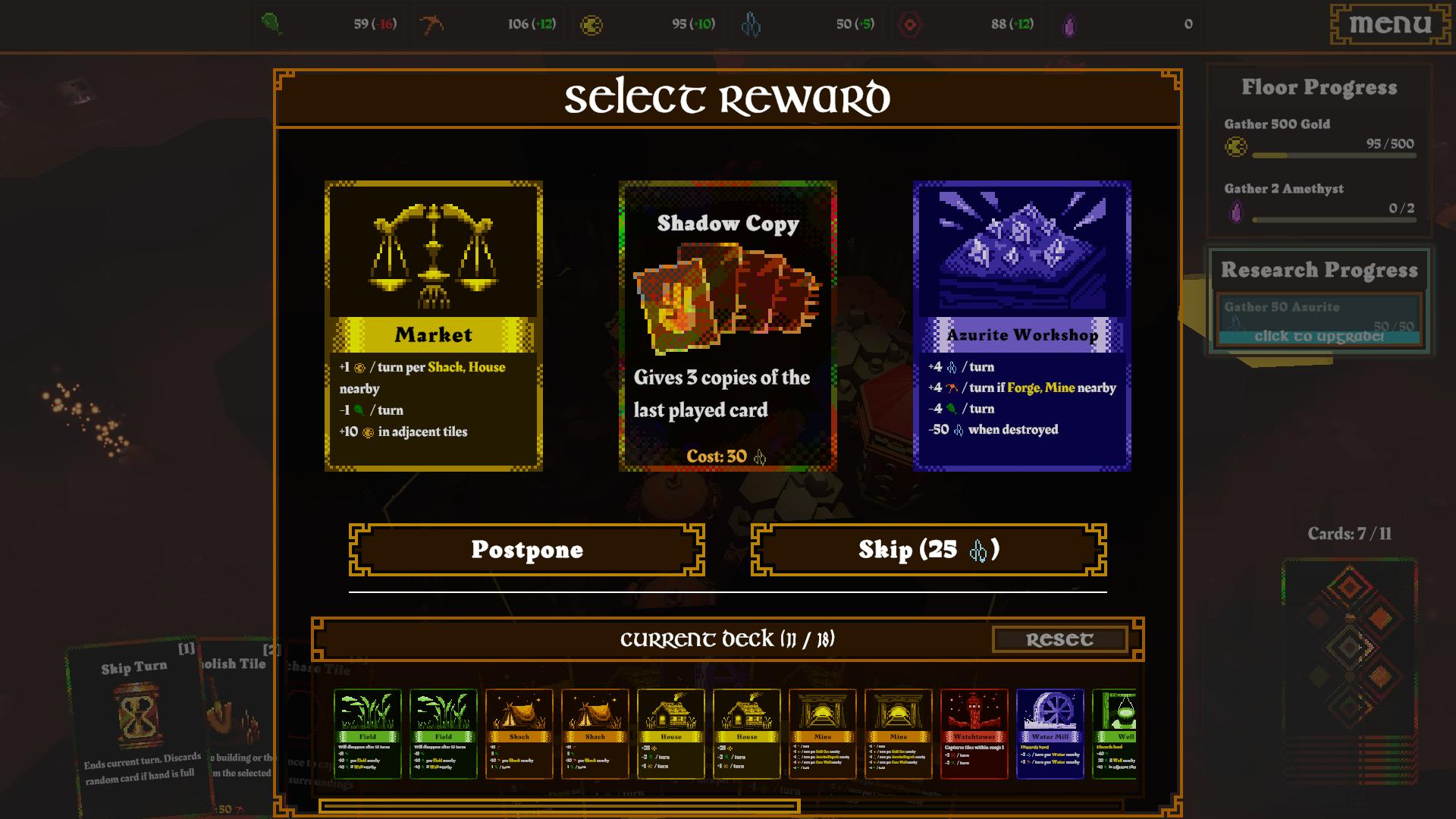Screen dimensions: 1456x819
Task: Choose the Market reward card
Action: click(433, 326)
